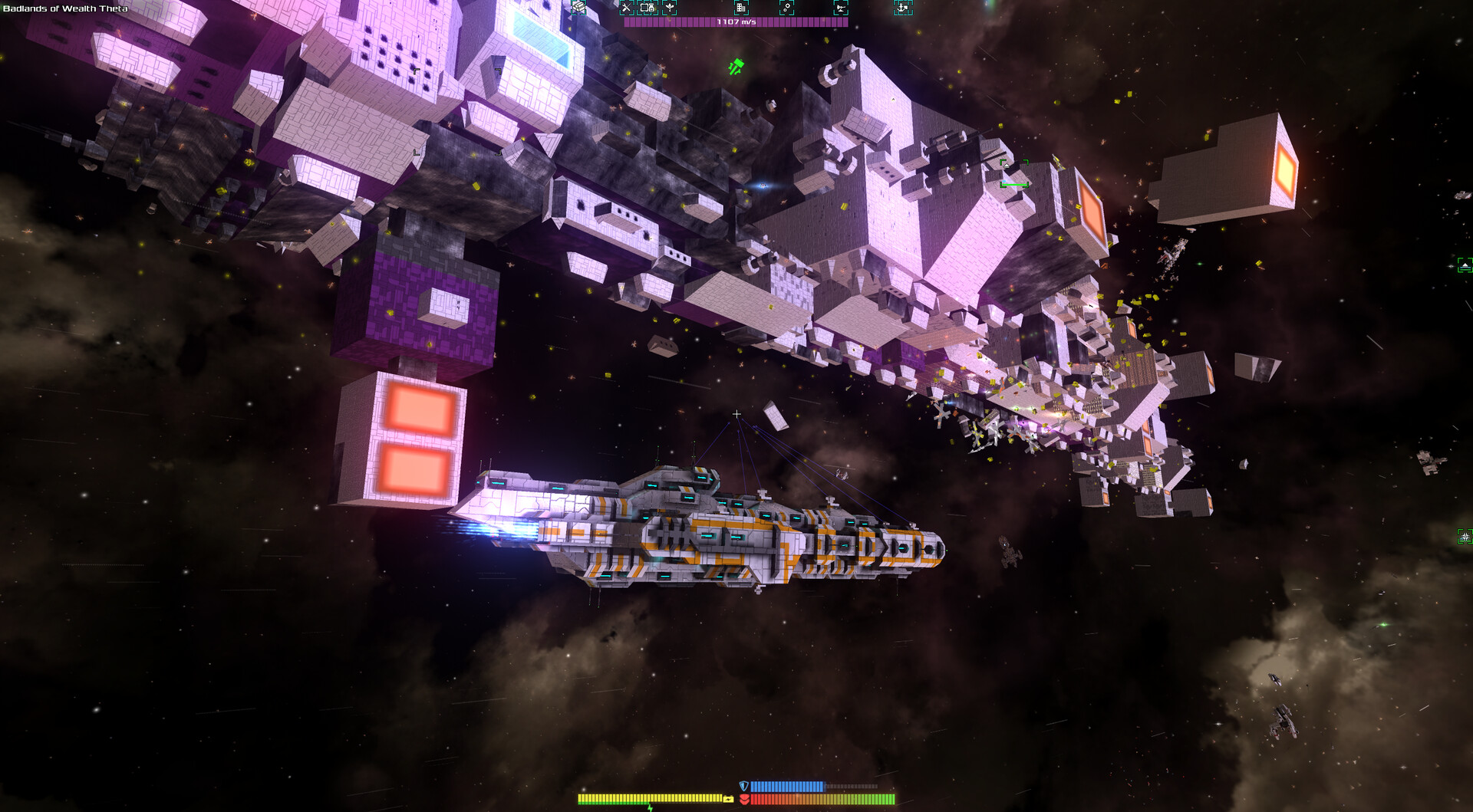Open the research station icon
Viewport: 1473px width, 812px height.
787,9
